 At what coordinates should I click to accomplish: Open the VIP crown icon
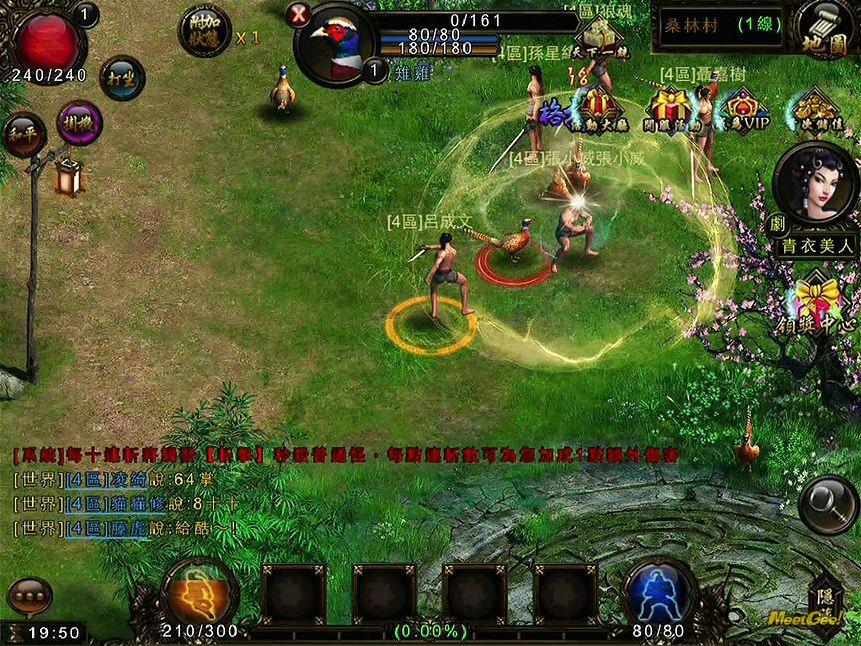(x=741, y=108)
